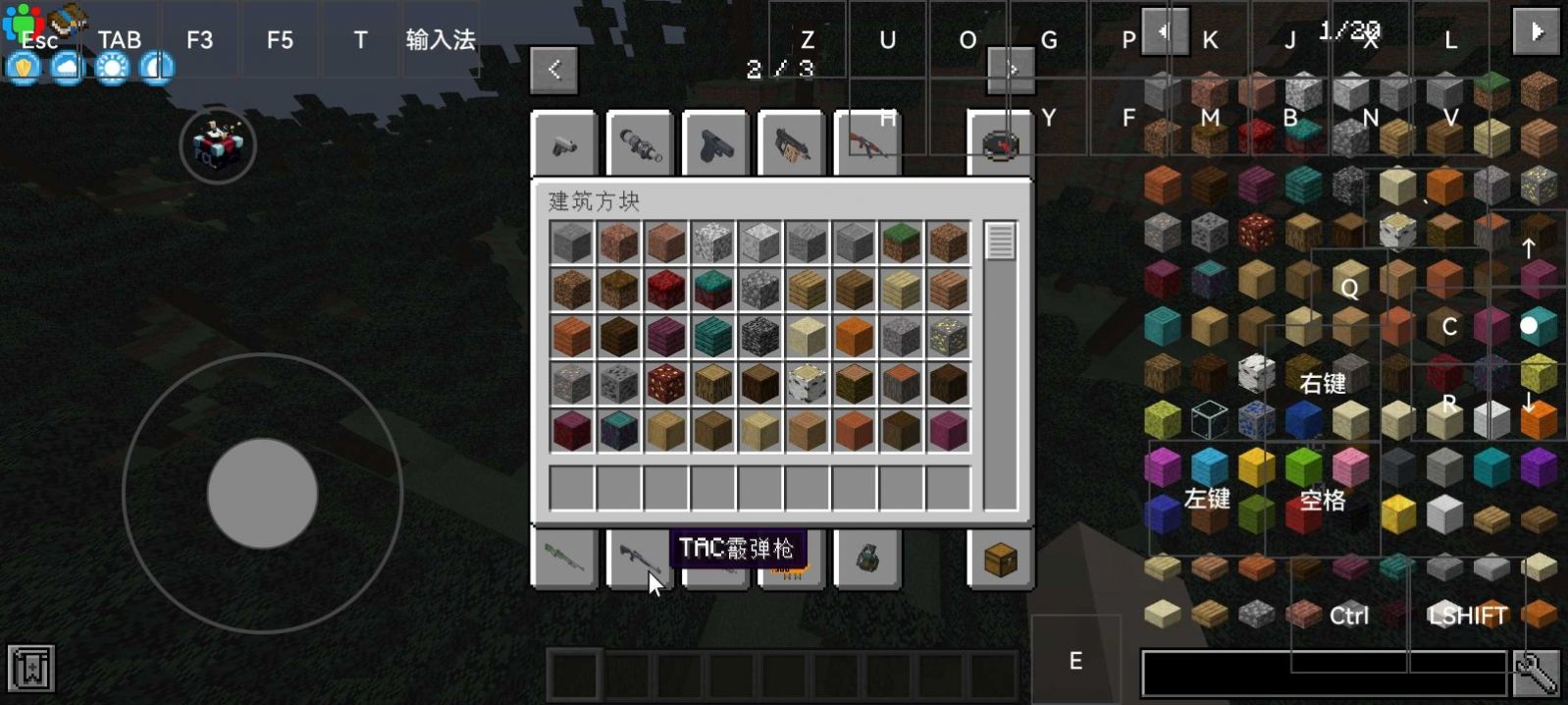Select the TAC shotgun tab
This screenshot has height=705, width=1568.
click(x=641, y=560)
